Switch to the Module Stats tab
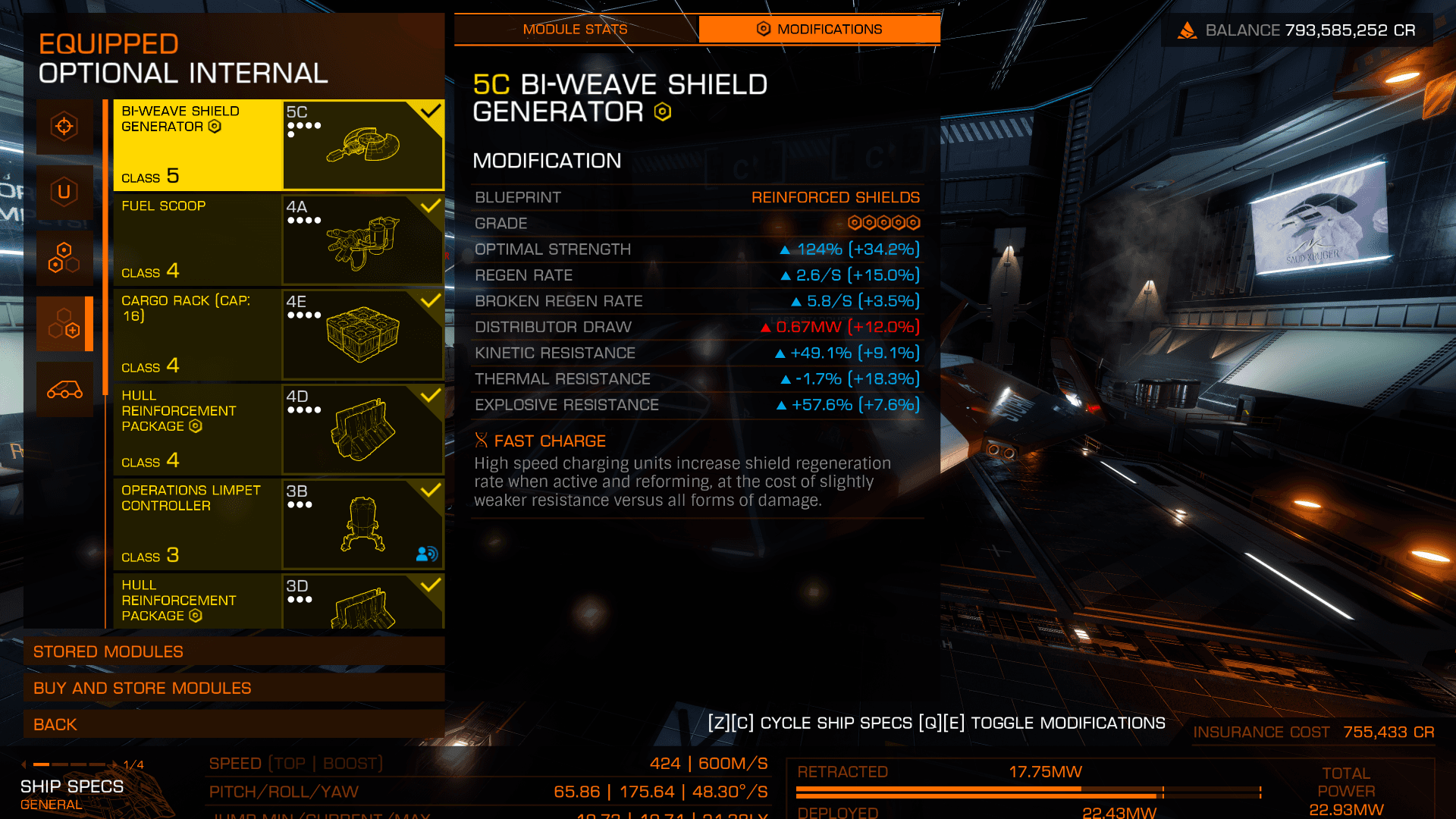The height and width of the screenshot is (819, 1456). [x=575, y=30]
